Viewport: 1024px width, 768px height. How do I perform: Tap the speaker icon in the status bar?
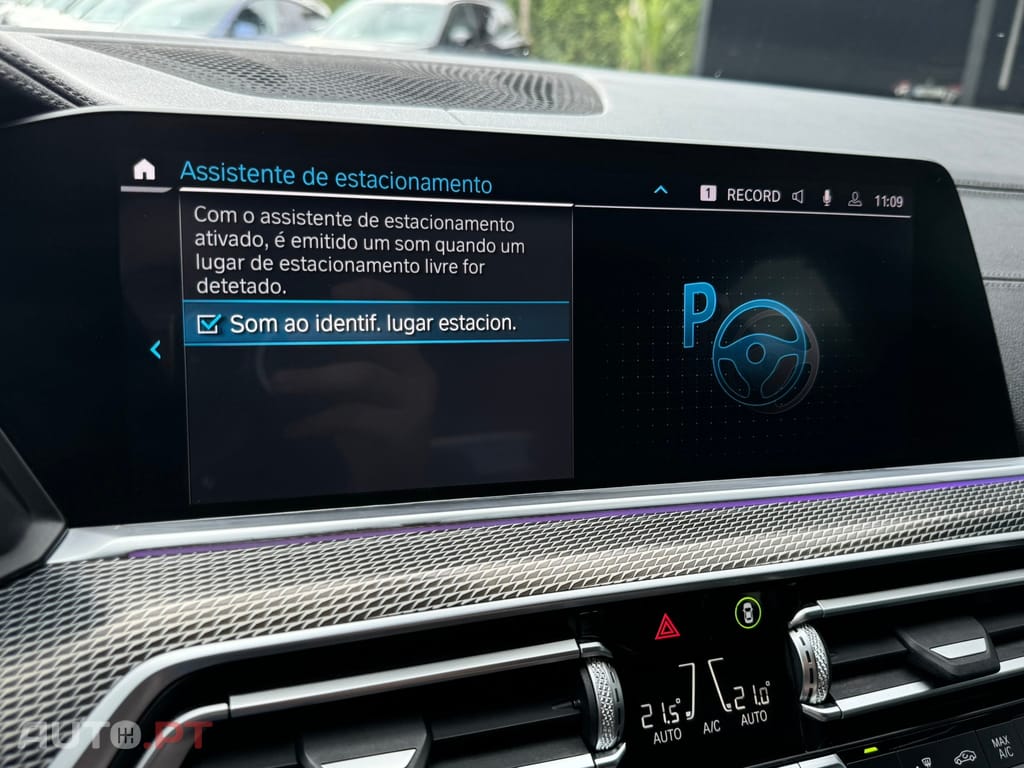pos(798,197)
